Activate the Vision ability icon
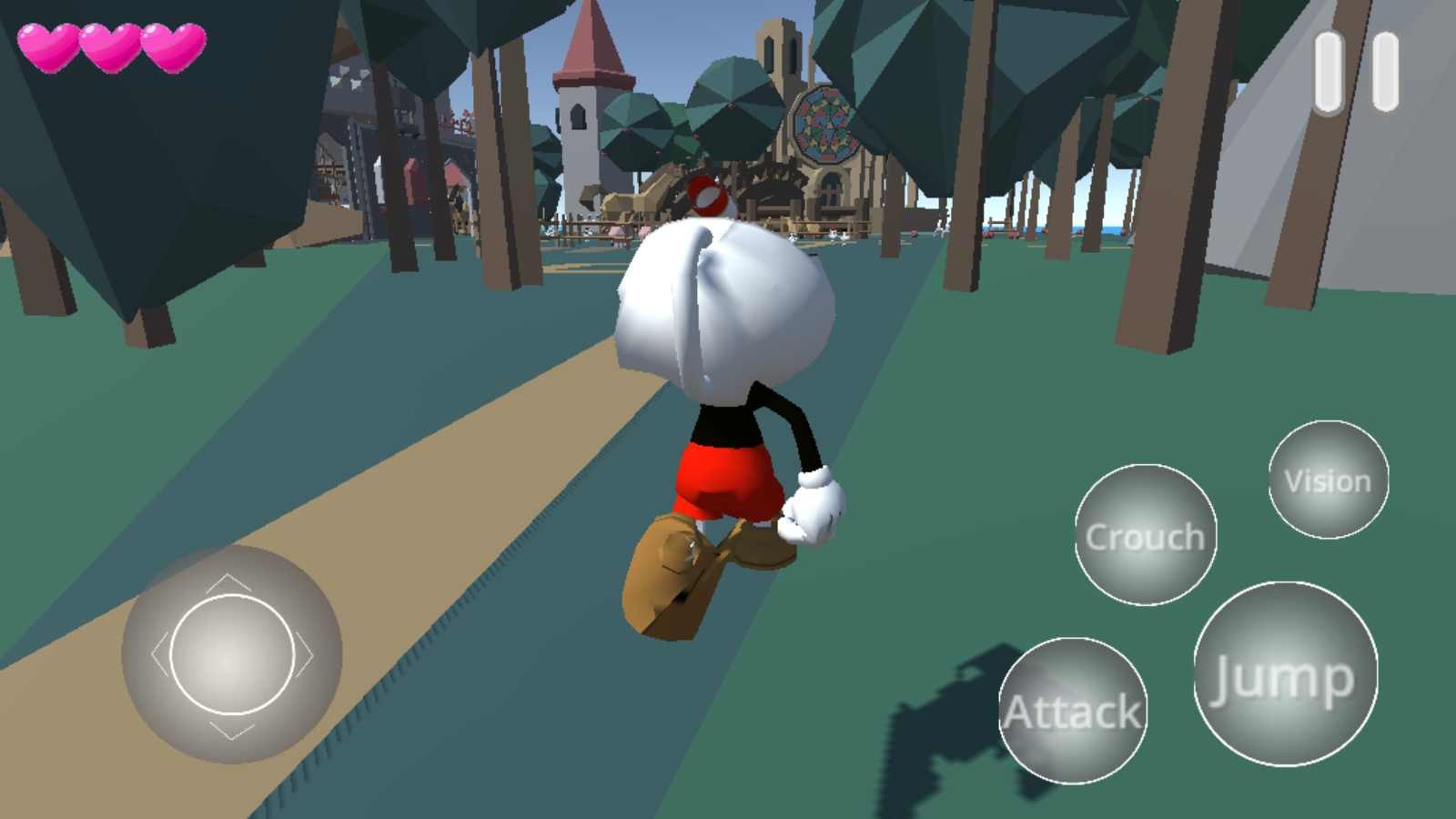Screen dimensions: 1456x819 click(1328, 480)
